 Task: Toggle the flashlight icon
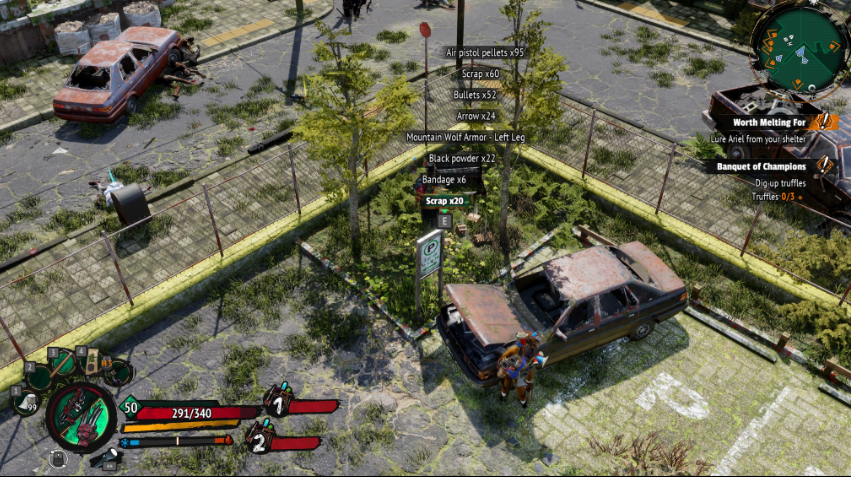pyautogui.click(x=109, y=457)
